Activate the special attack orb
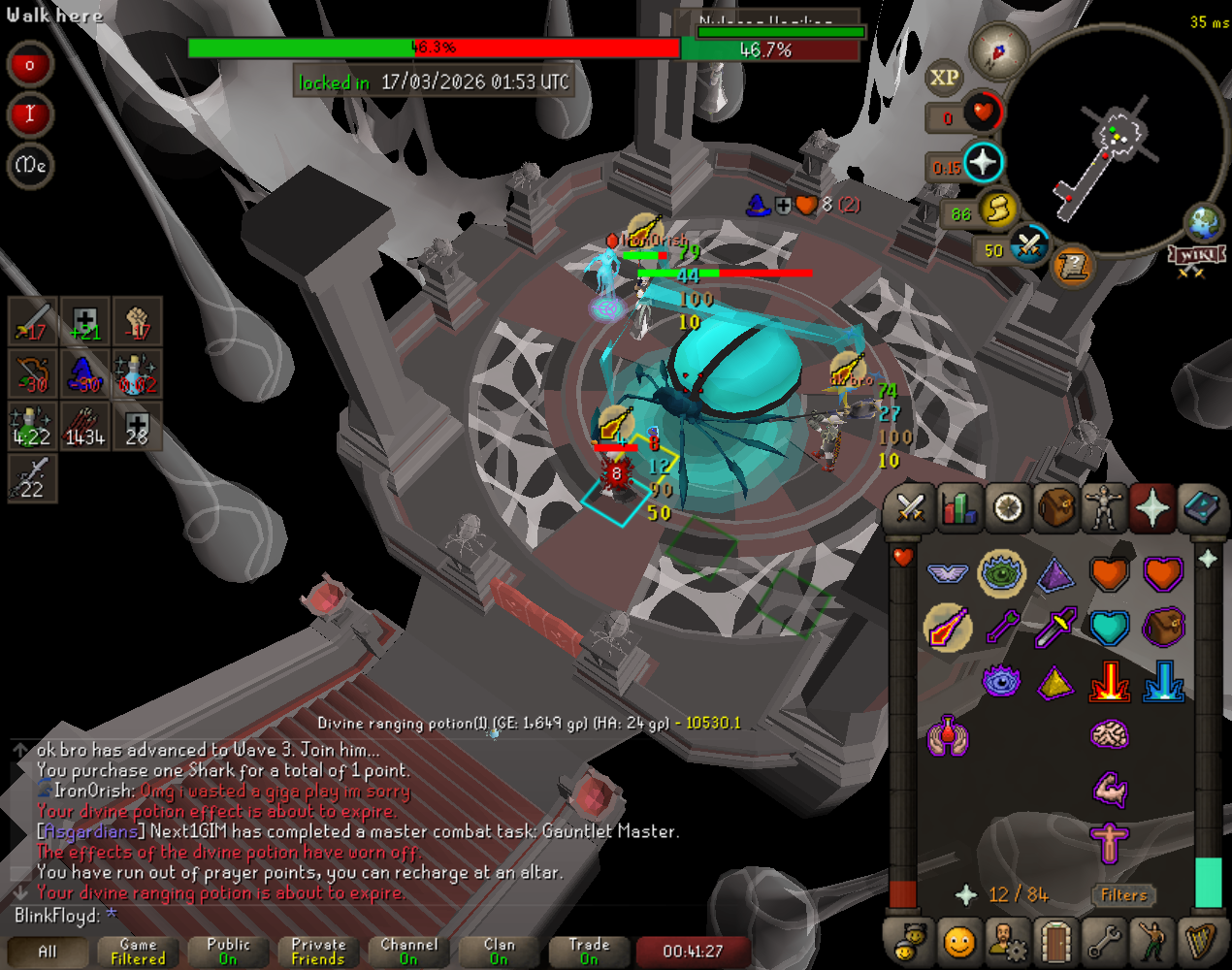1232x970 pixels. [x=1029, y=246]
